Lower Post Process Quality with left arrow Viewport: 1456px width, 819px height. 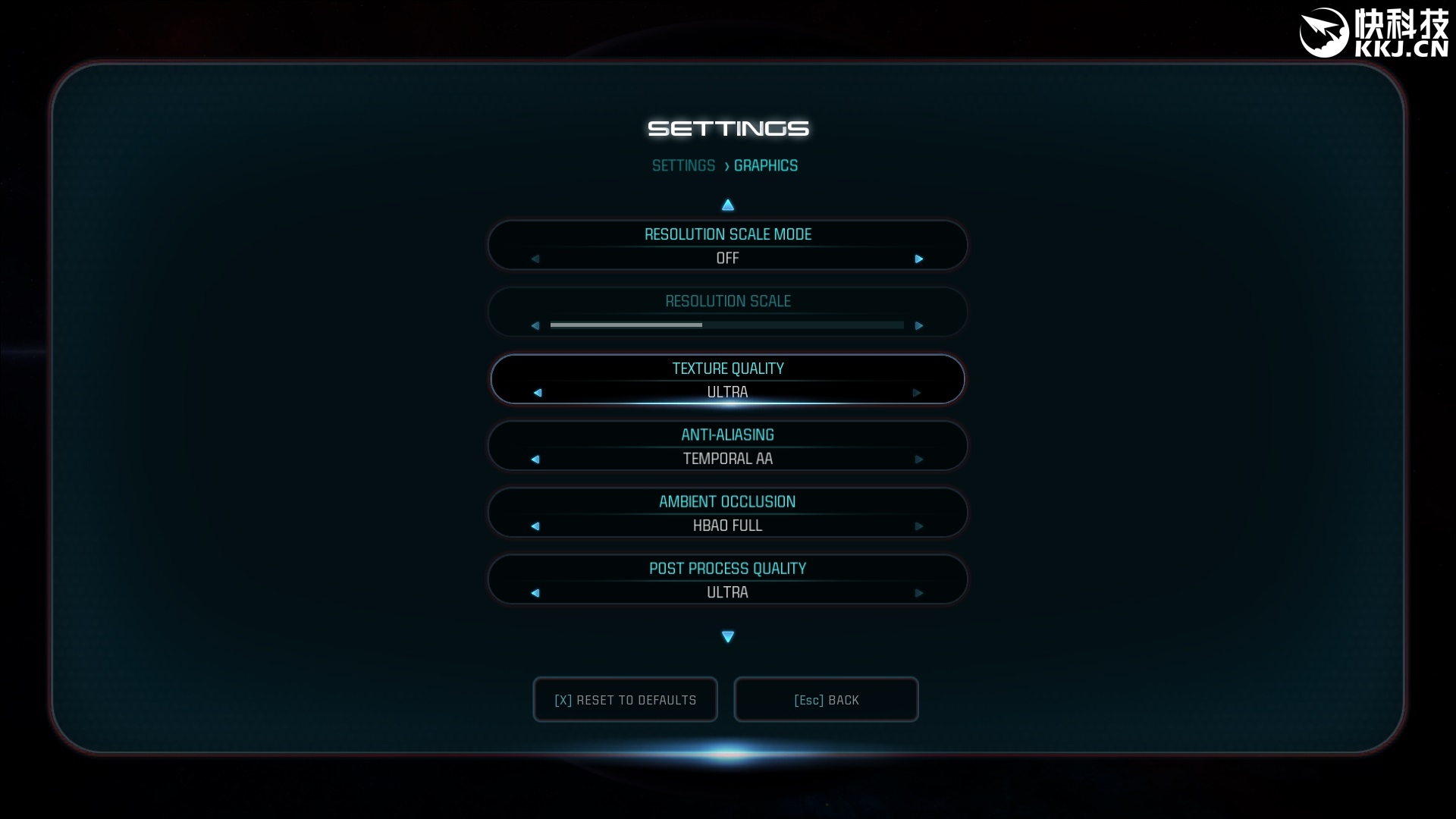tap(535, 593)
